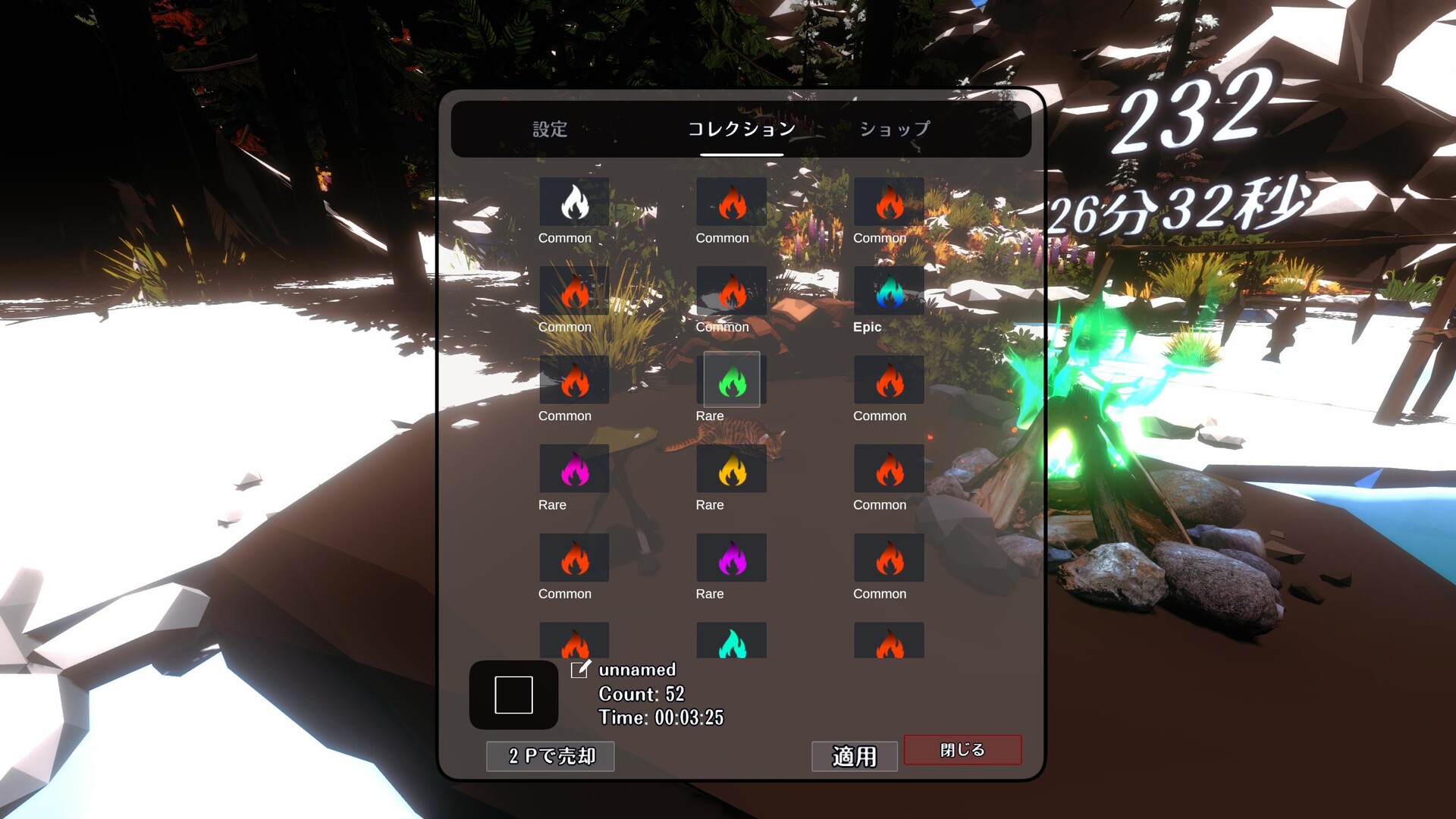
Task: Select the white Common flame skin
Action: (x=574, y=202)
